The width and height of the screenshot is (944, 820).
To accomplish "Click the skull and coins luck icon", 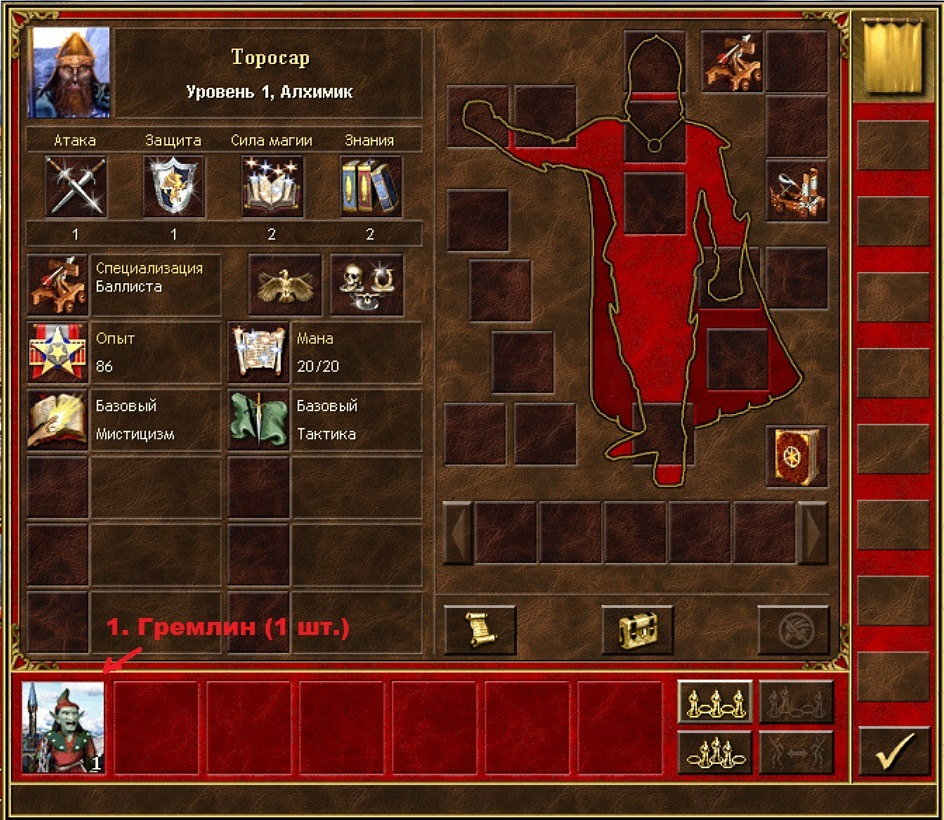I will pos(366,285).
